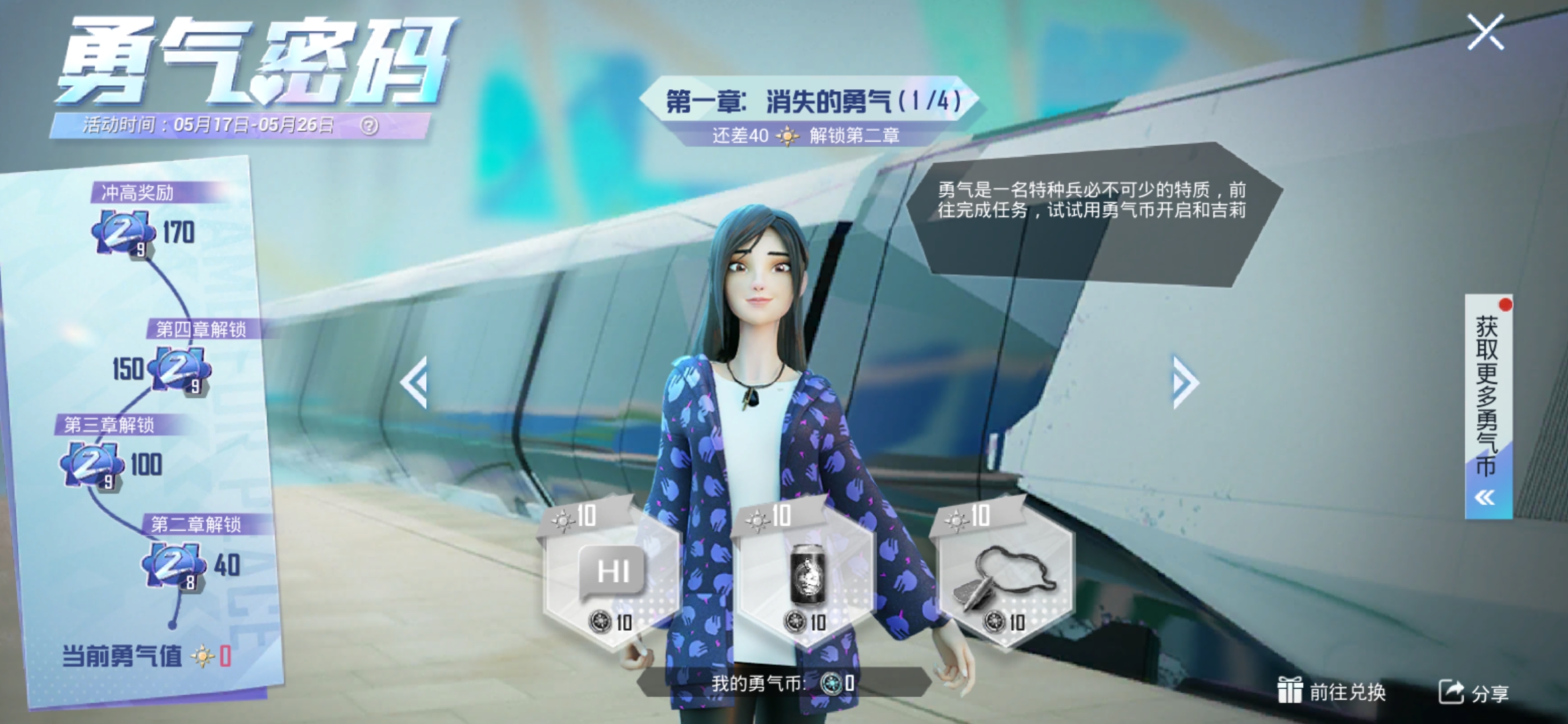
Task: Go to 前往兑换 exchange page
Action: pos(1331,692)
